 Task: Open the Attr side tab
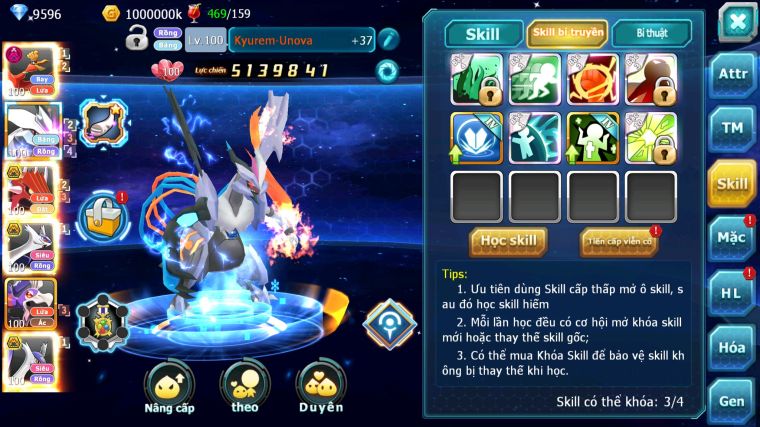[732, 76]
